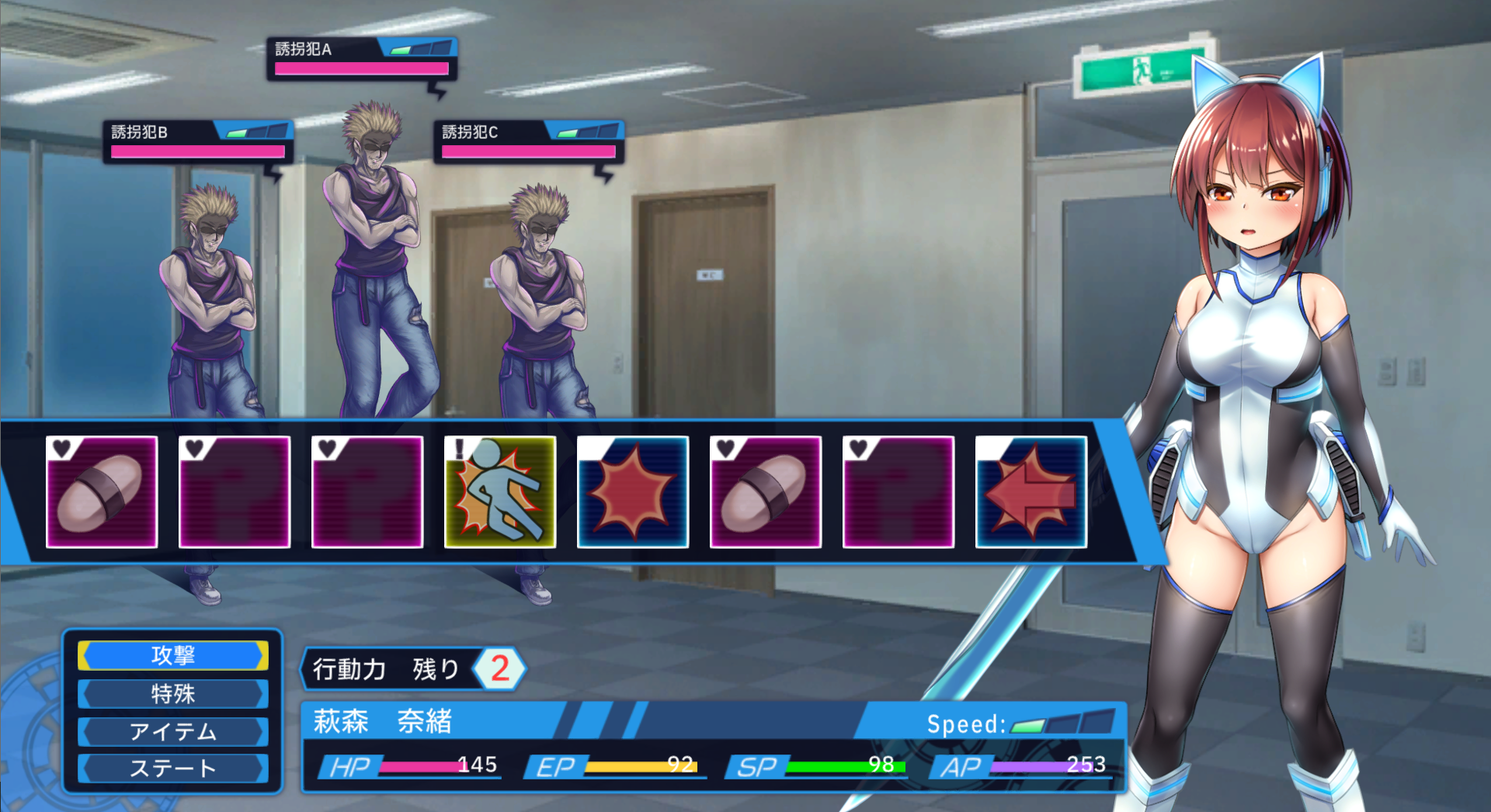
Task: Choose the green stumbling-figure action card
Action: coord(500,492)
